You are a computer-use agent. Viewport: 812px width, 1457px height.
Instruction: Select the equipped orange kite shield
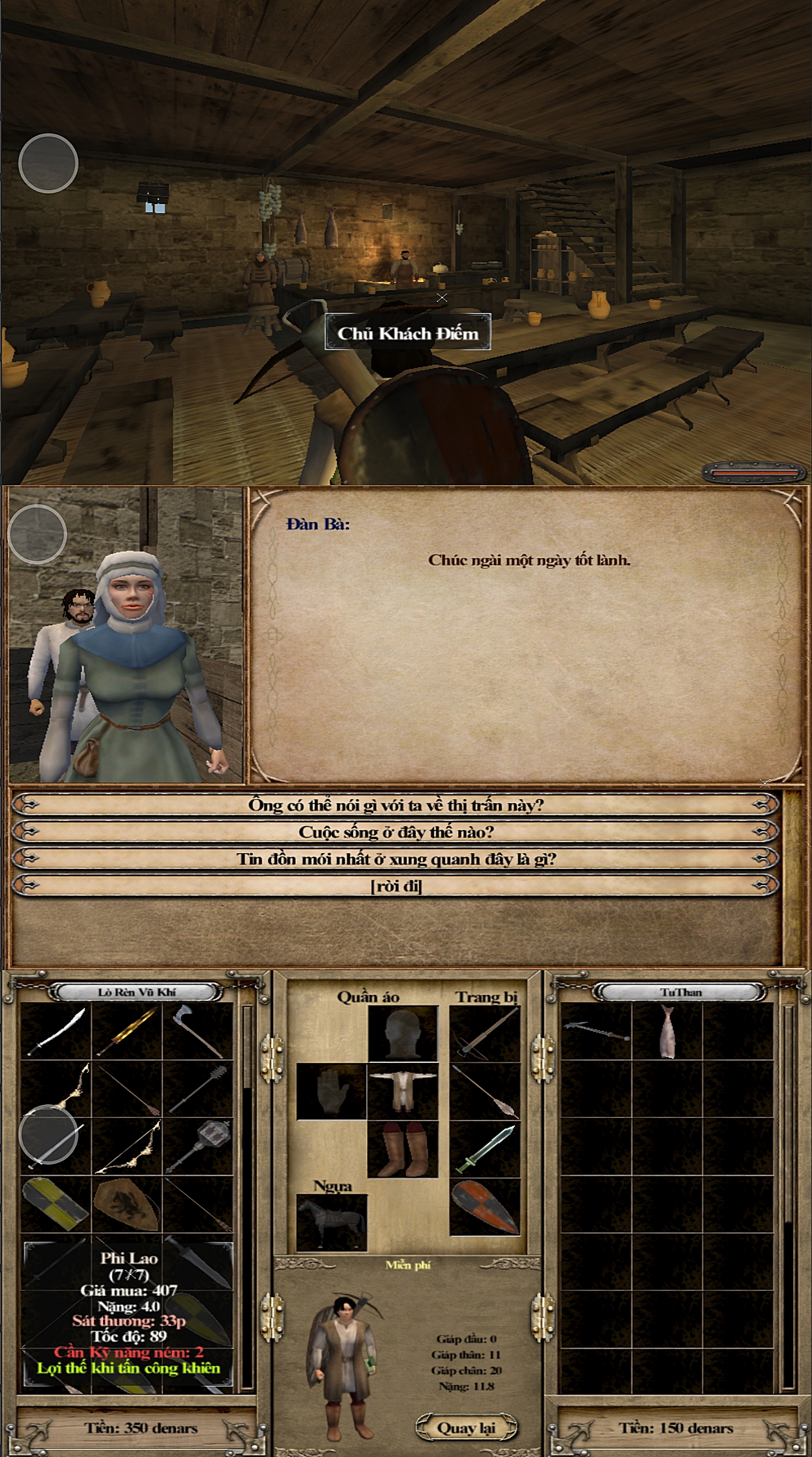[x=484, y=1207]
